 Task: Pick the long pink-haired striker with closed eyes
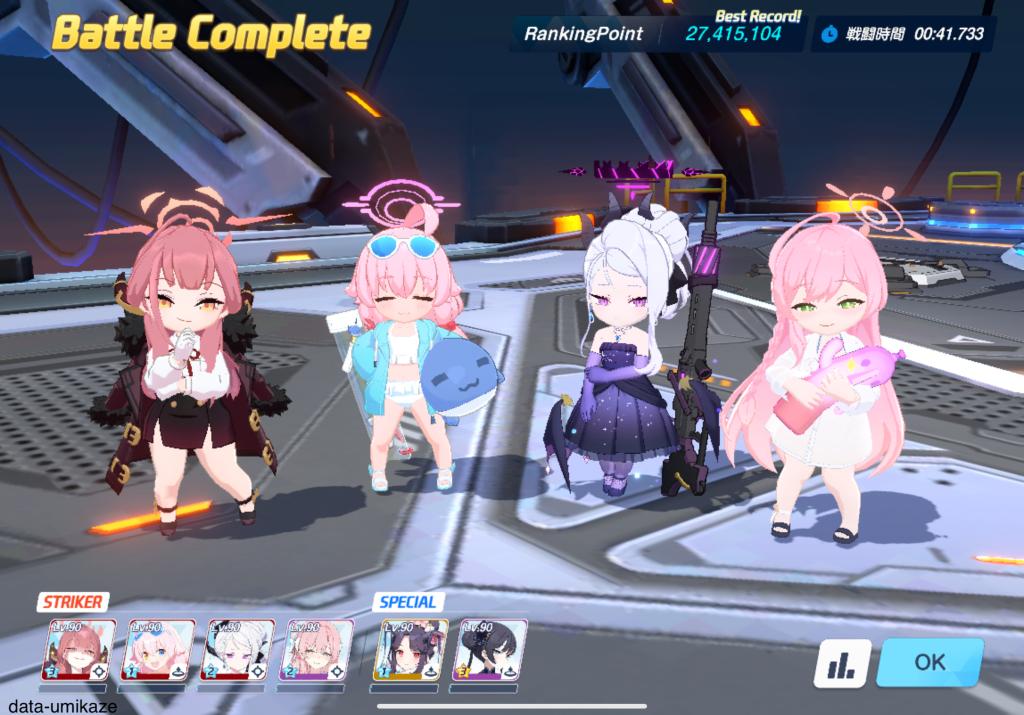[316, 650]
